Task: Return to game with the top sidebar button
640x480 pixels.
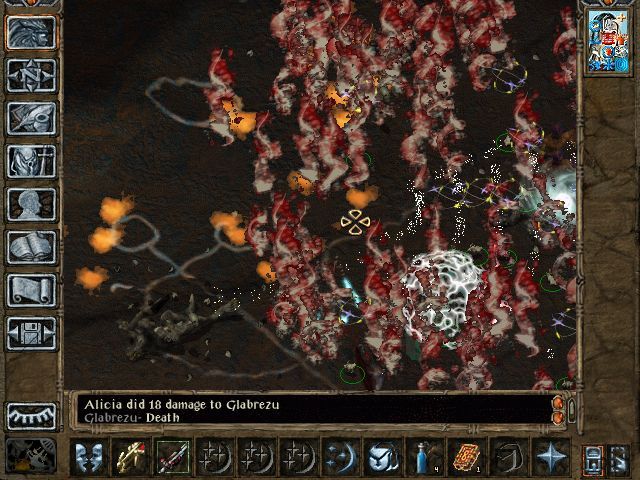Action: click(x=31, y=32)
